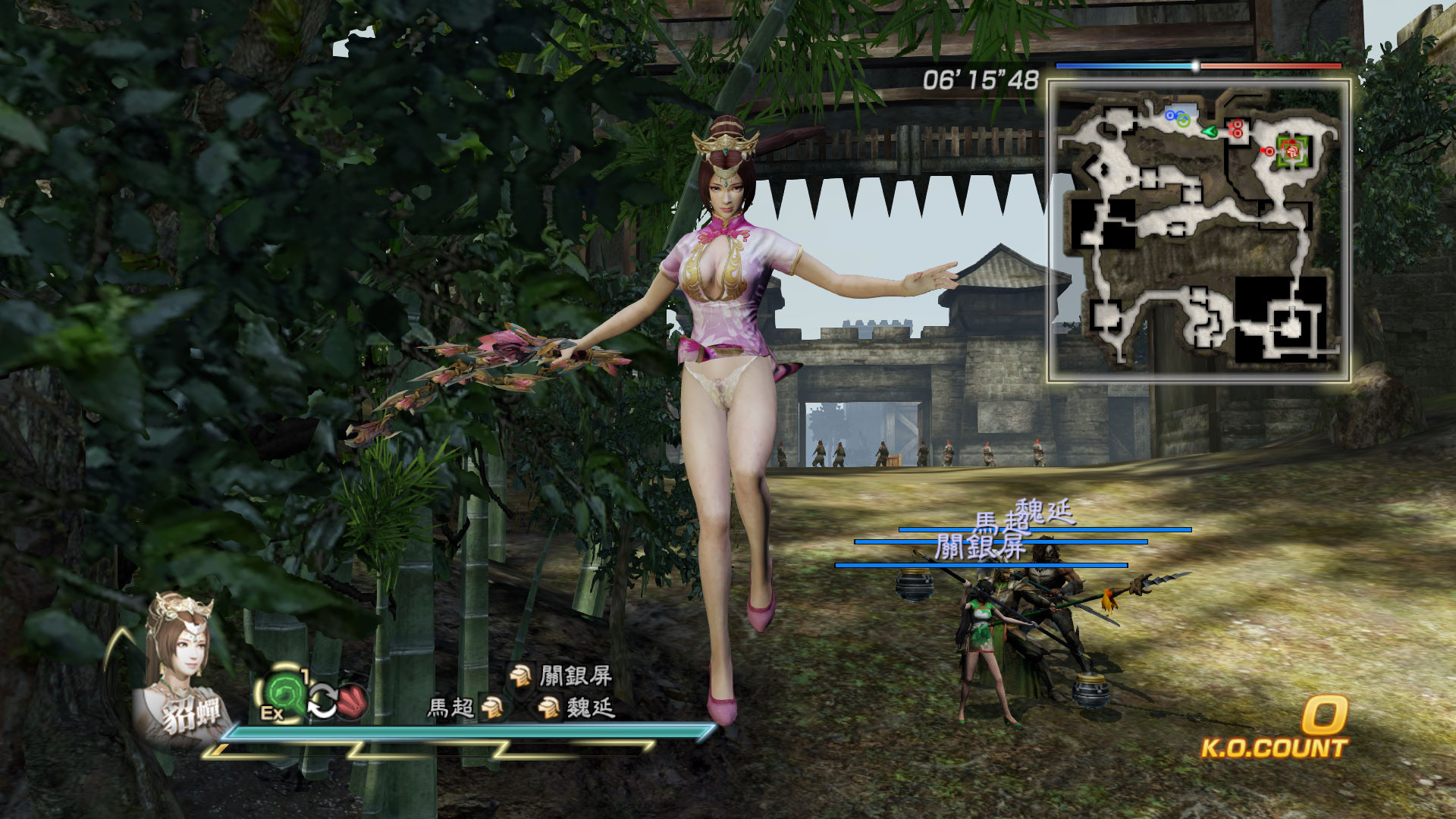Select the red secondary weapon icon
This screenshot has height=819, width=1456.
[x=353, y=700]
